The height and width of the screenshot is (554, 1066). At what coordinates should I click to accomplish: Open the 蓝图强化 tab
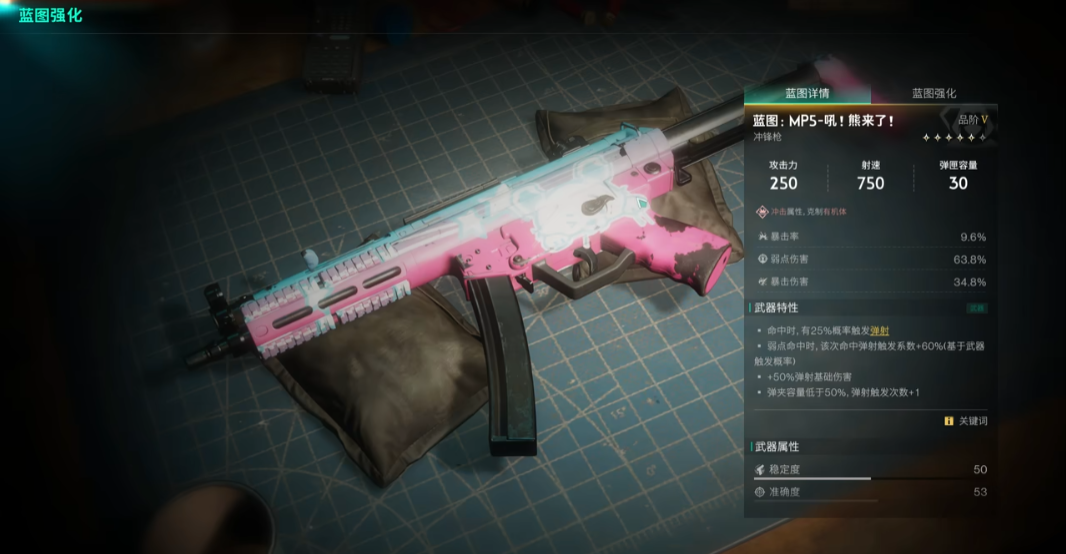934,93
